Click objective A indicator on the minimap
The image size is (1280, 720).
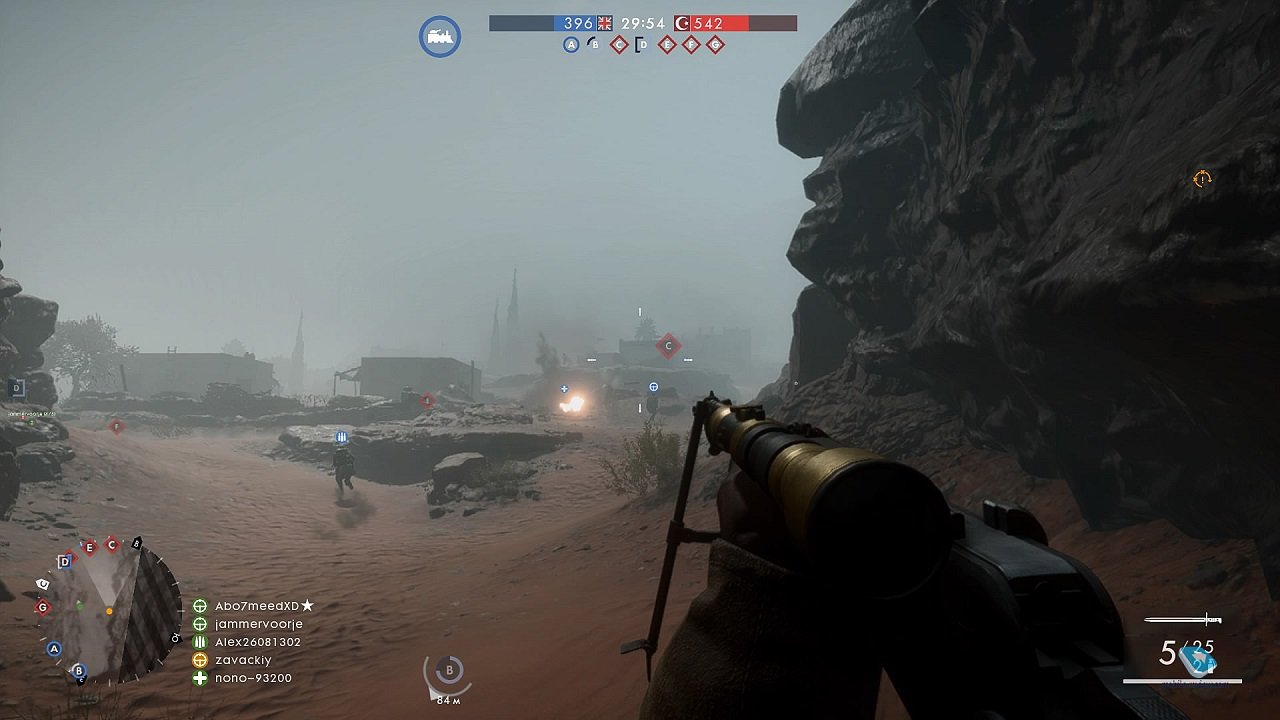54,648
